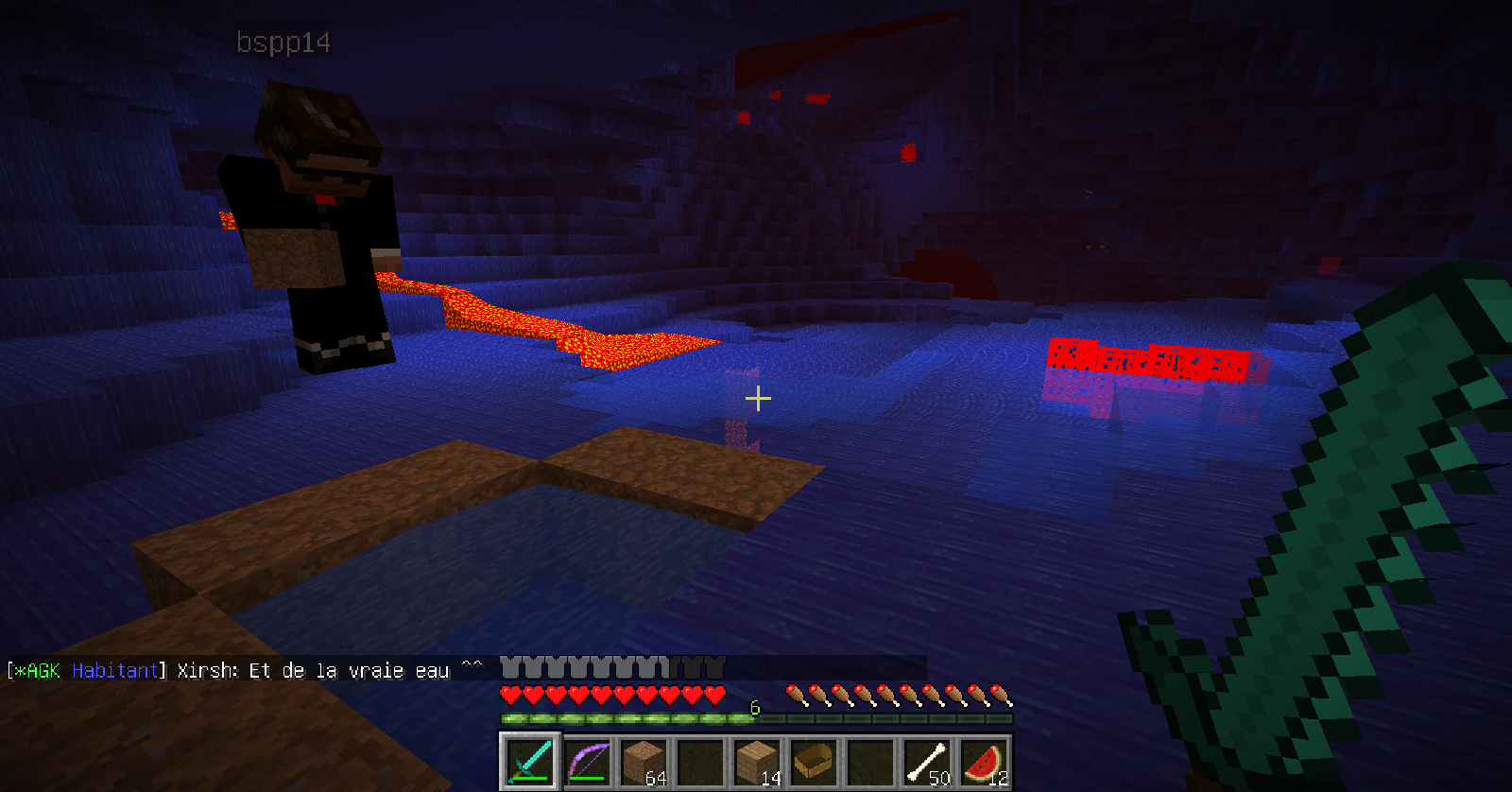This screenshot has height=792, width=1512.
Task: Select the bone stack of 50
Action: pos(927,761)
